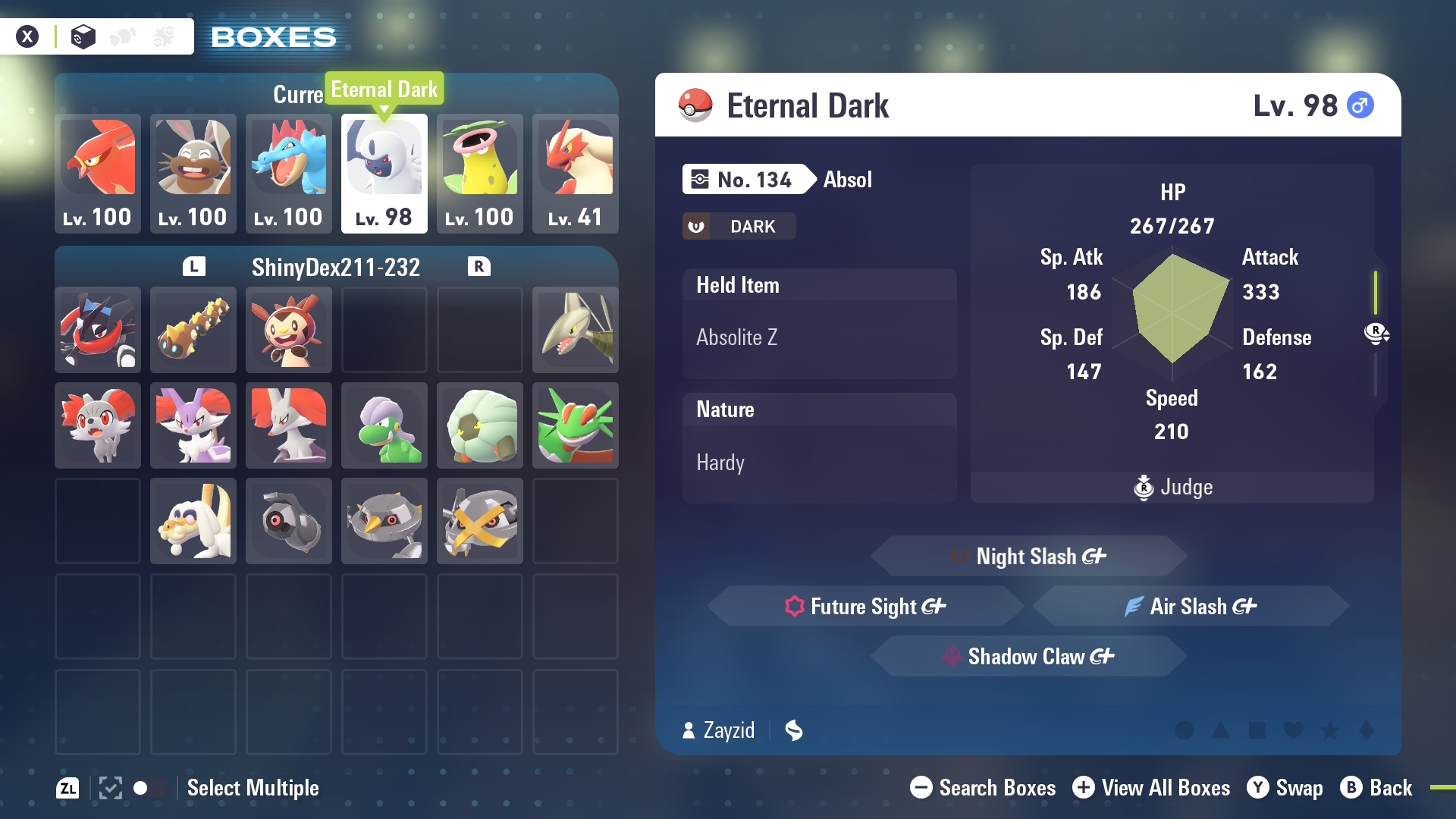Pick the Feraligatr party slot
Viewport: 1456px width, 819px height.
pos(288,173)
